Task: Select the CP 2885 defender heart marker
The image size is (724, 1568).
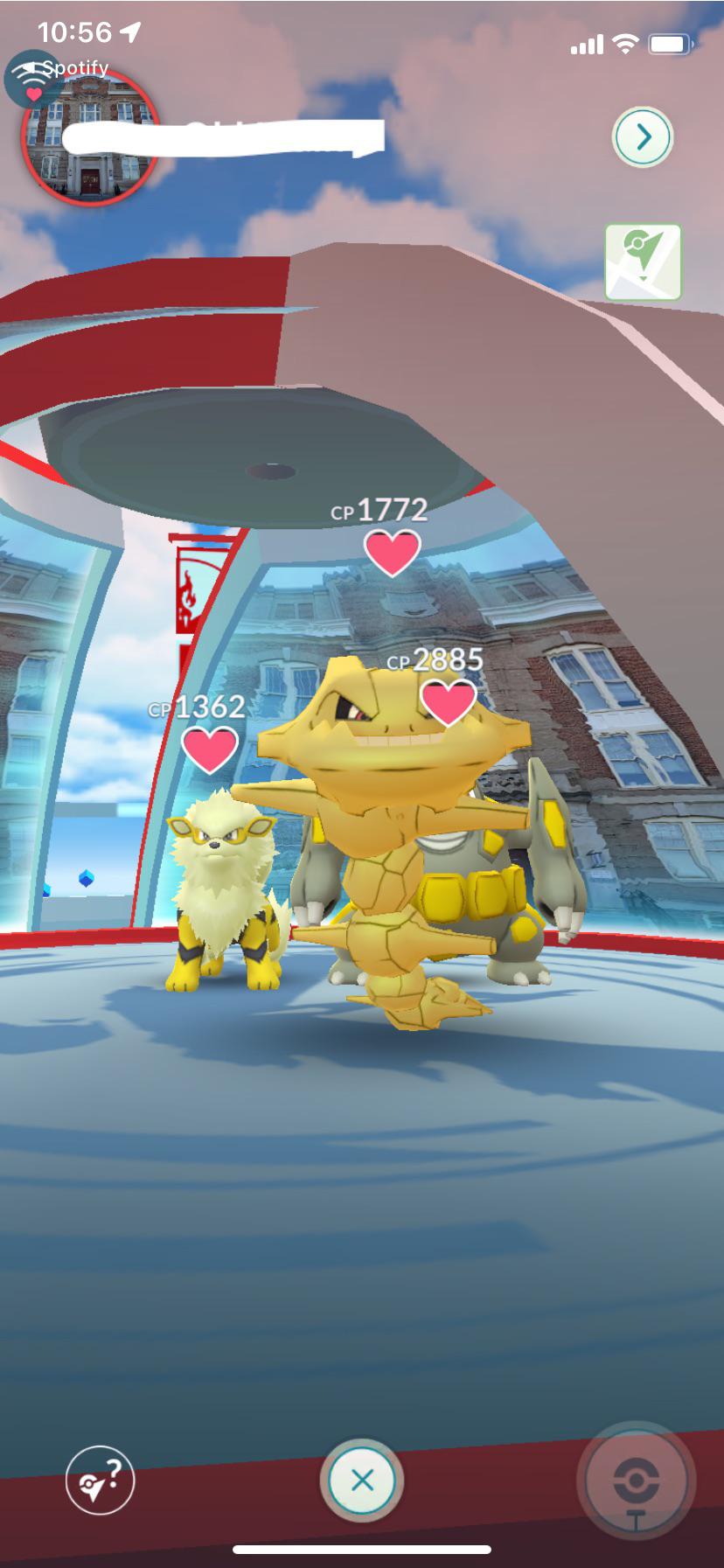Action: [x=449, y=702]
